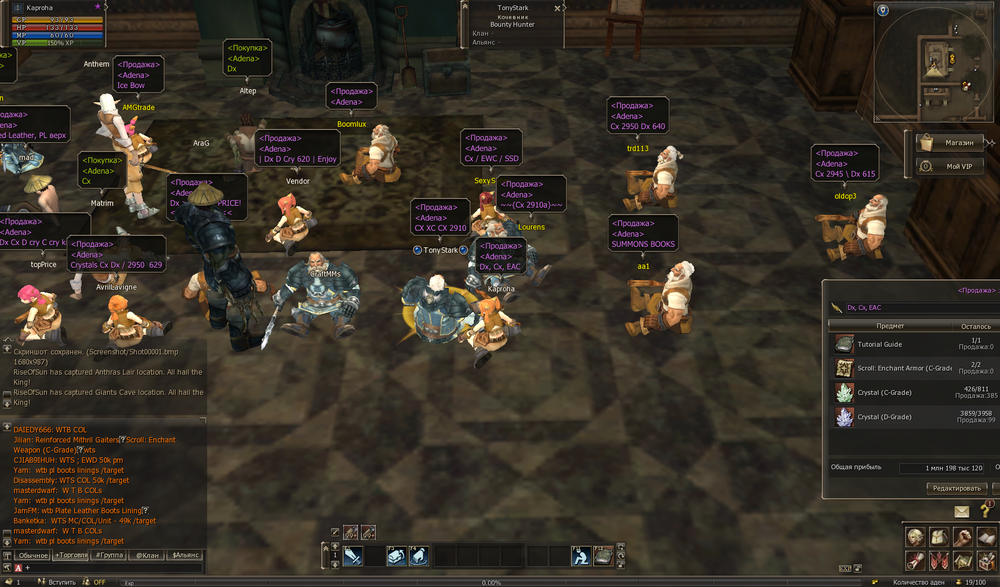Activate the sword skill in the hotbar
This screenshot has width=1000, height=587.
[352, 556]
